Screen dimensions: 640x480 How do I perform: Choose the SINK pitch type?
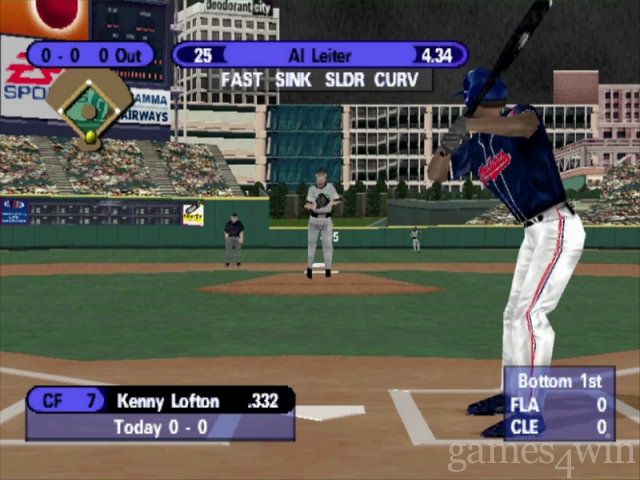(294, 80)
